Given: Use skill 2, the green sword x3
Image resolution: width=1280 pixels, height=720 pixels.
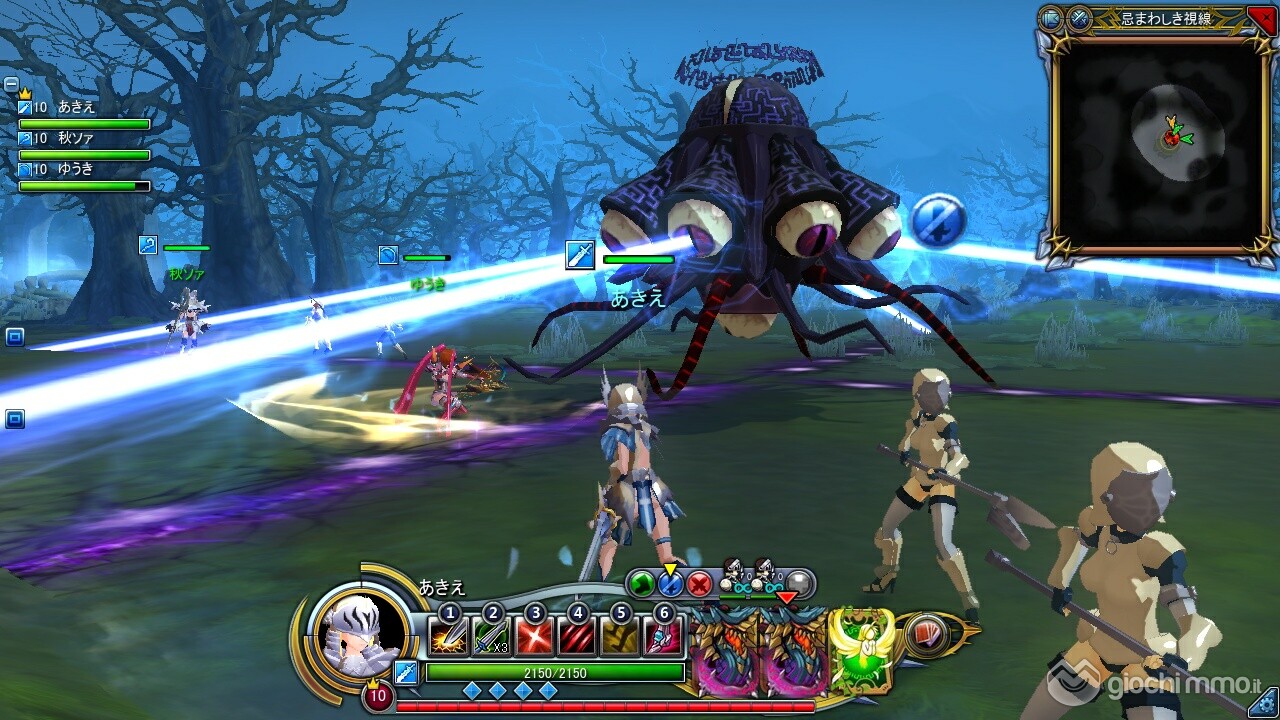Looking at the screenshot, I should [490, 638].
